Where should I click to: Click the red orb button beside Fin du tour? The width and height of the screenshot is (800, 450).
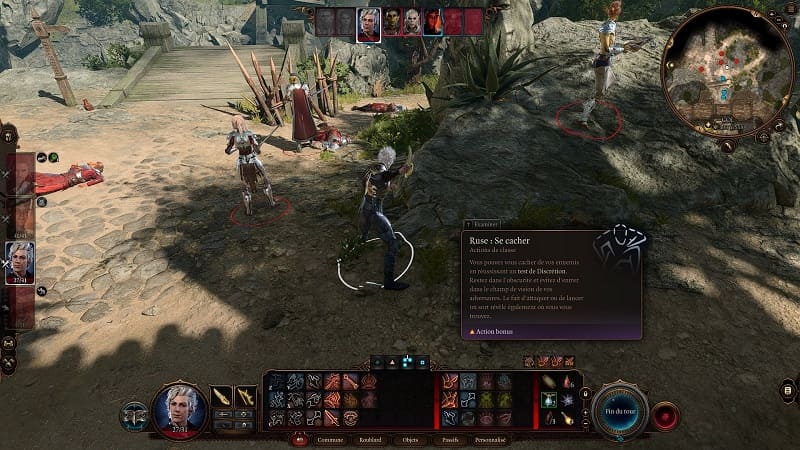664,415
